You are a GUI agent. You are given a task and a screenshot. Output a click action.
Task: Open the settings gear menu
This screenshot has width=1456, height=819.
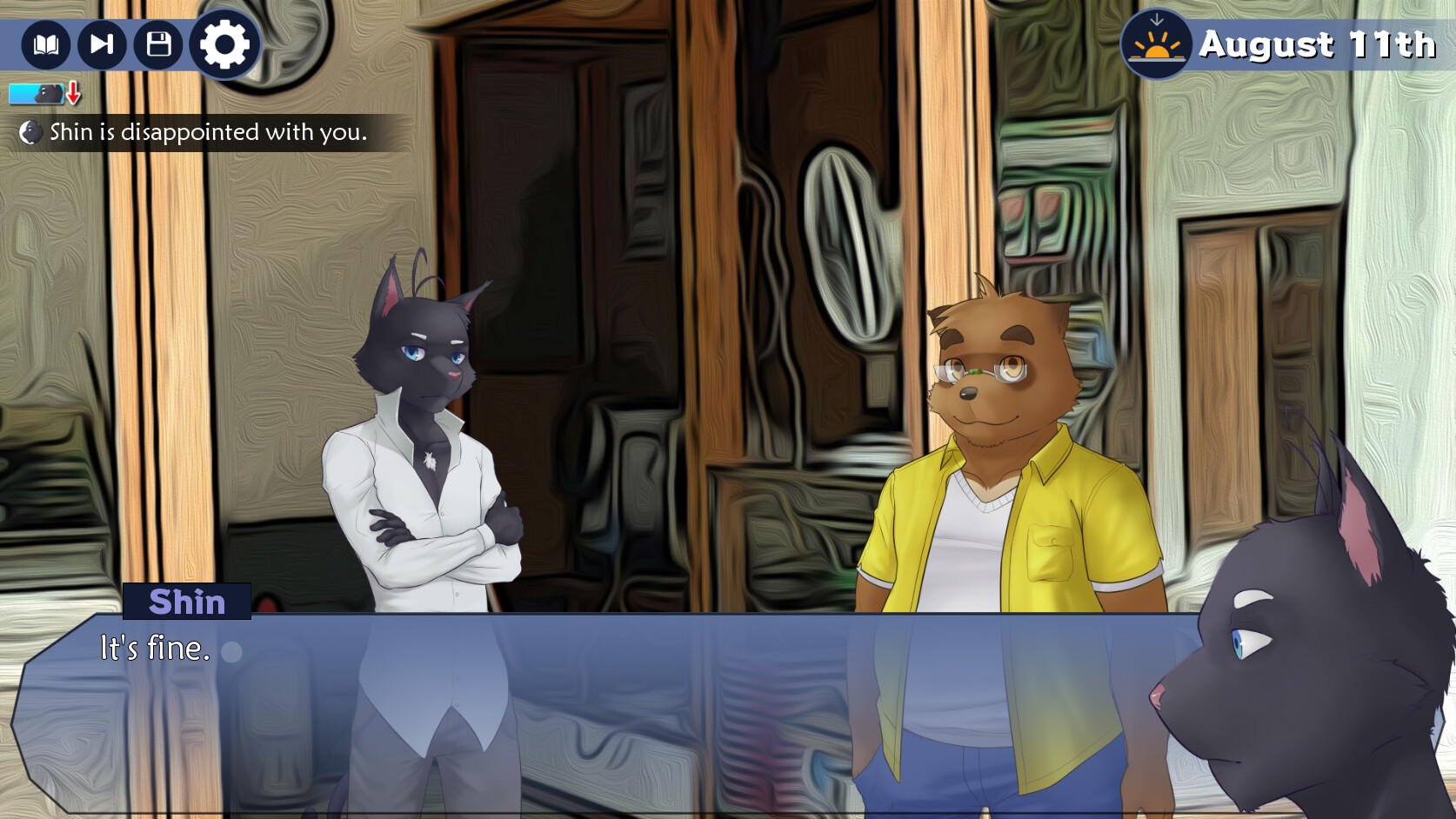pos(223,45)
